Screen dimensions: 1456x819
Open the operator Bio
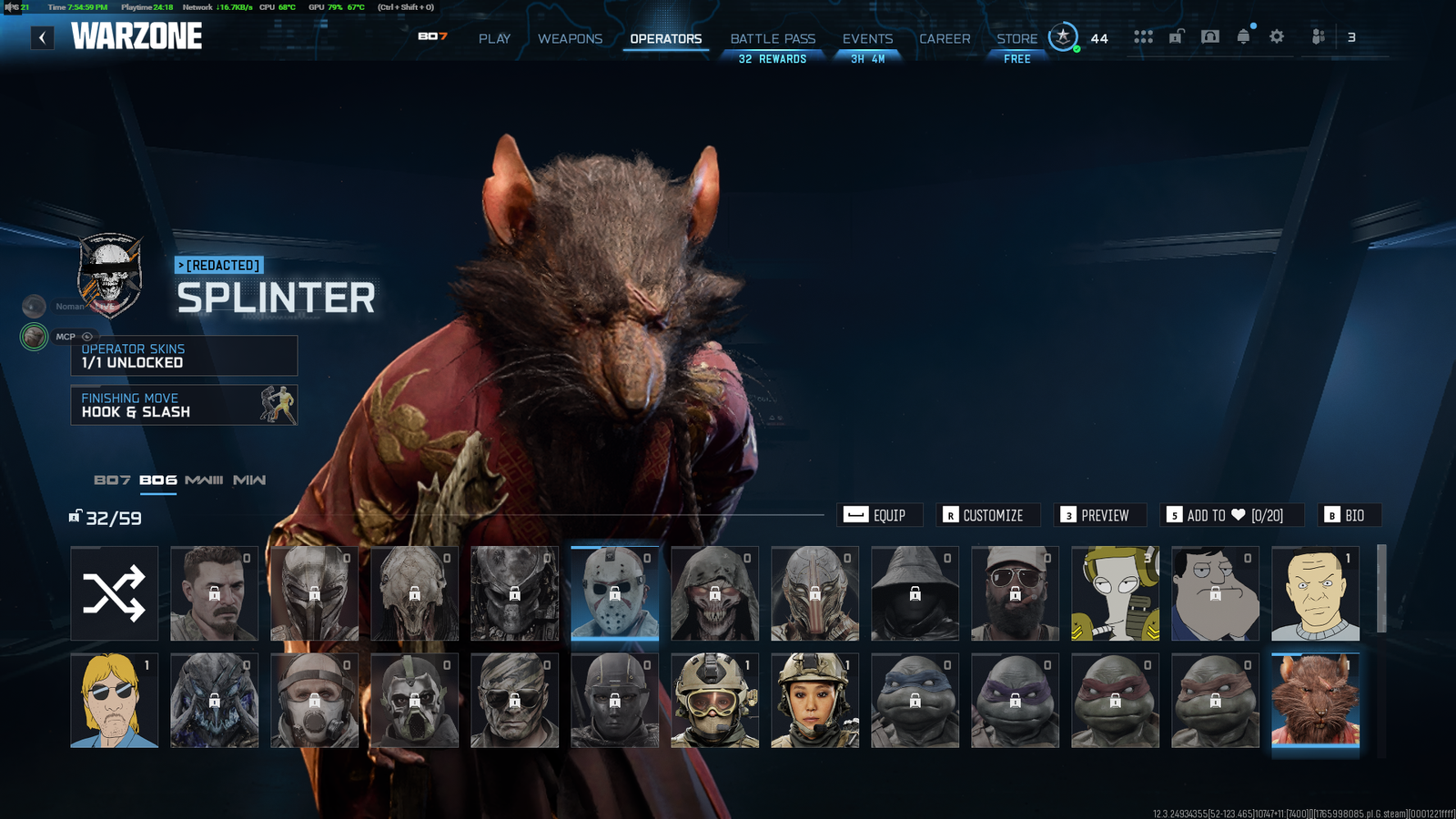[1350, 515]
